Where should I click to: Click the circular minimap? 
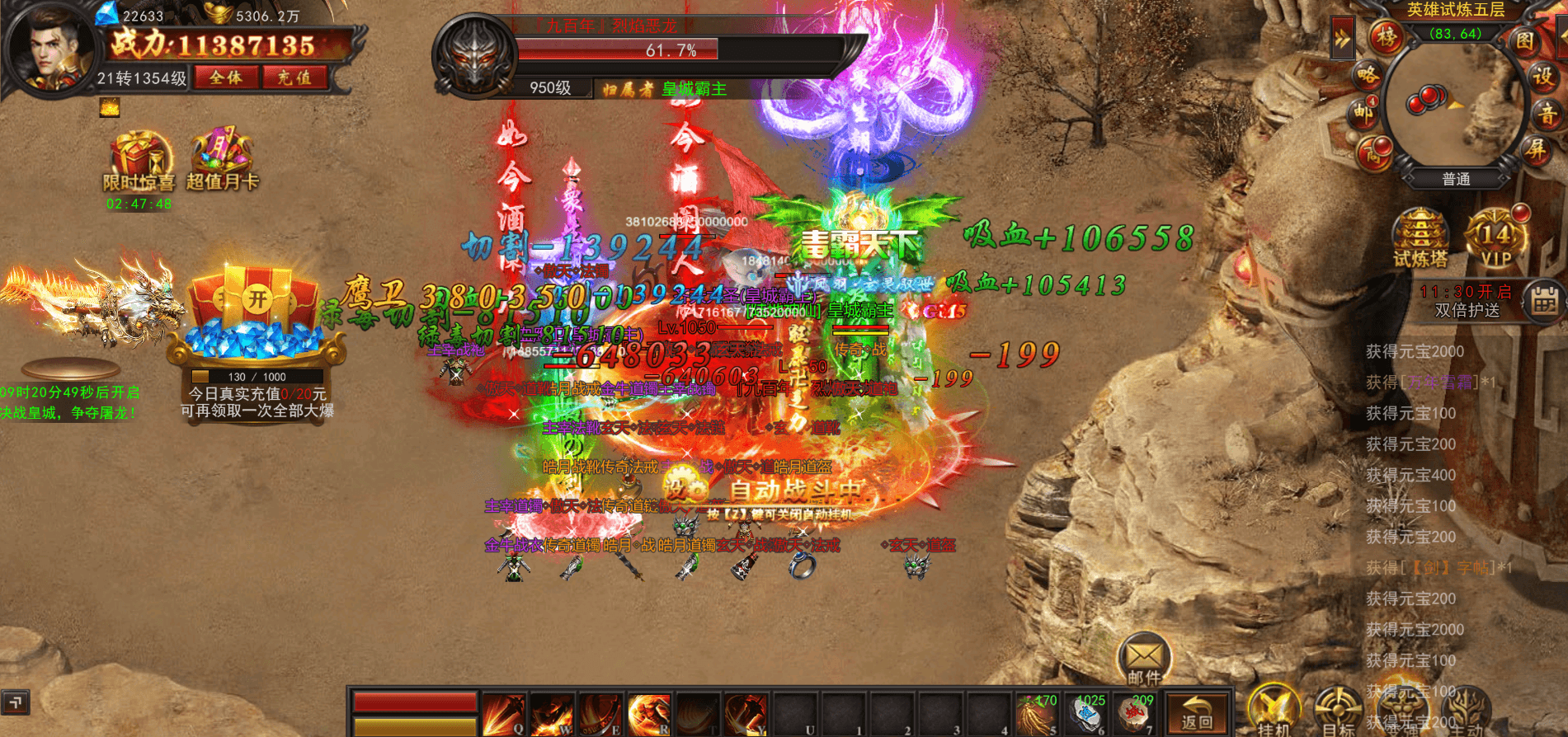pyautogui.click(x=1453, y=103)
